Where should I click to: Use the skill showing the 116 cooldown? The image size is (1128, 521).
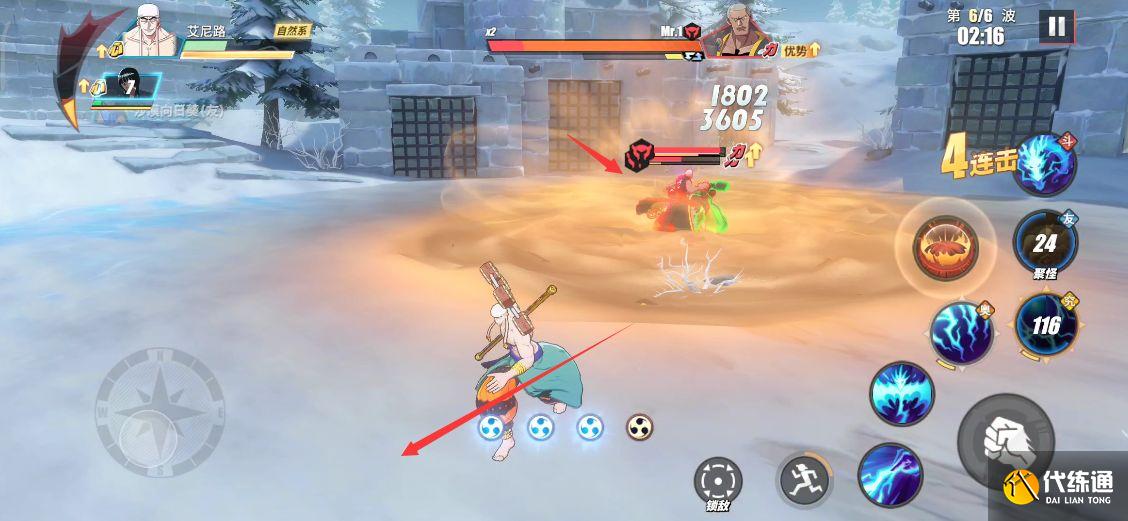pos(1045,324)
